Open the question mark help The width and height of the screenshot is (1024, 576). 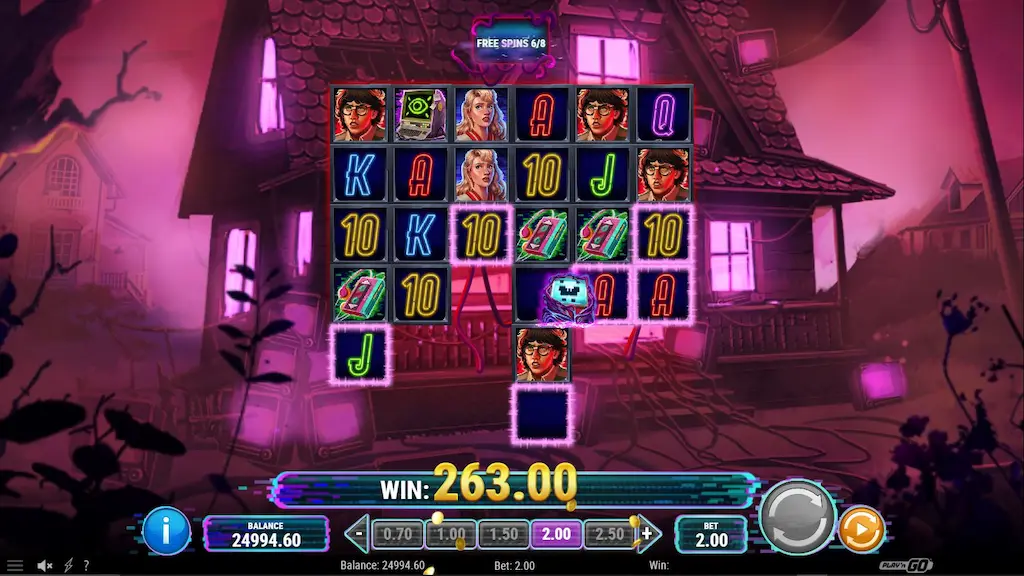coord(86,566)
